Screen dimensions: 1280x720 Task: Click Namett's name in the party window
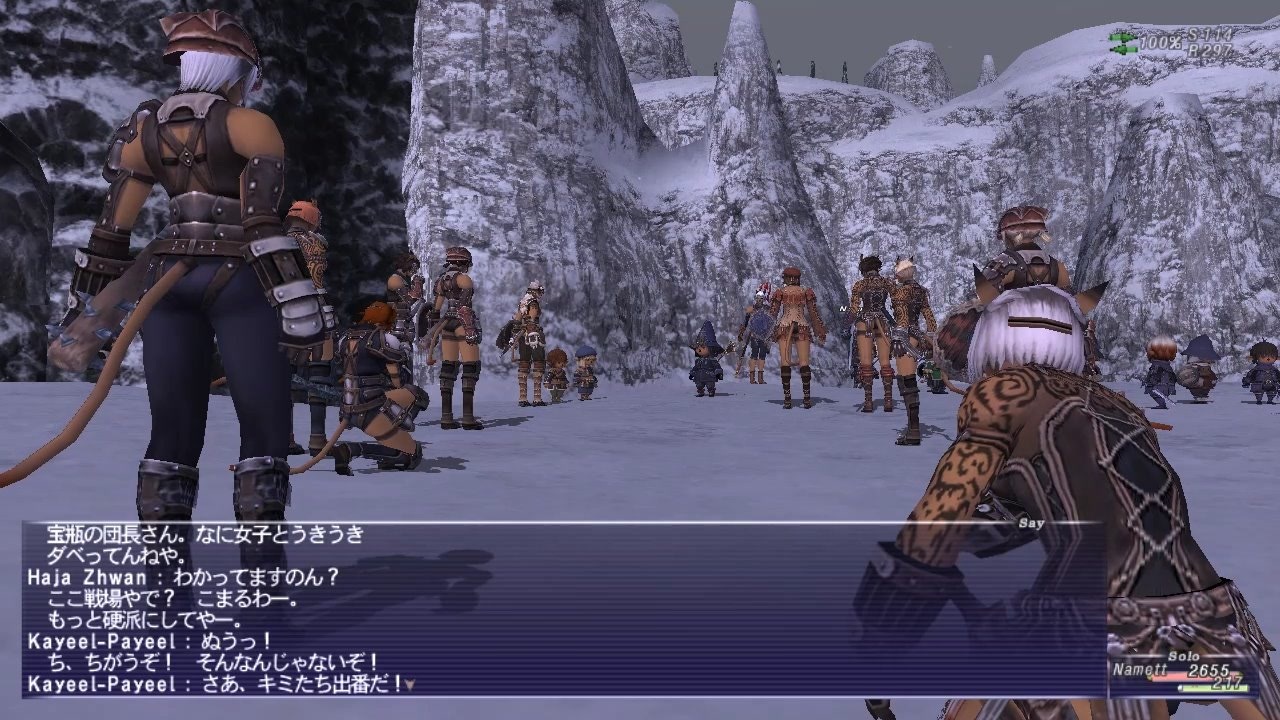point(1140,668)
